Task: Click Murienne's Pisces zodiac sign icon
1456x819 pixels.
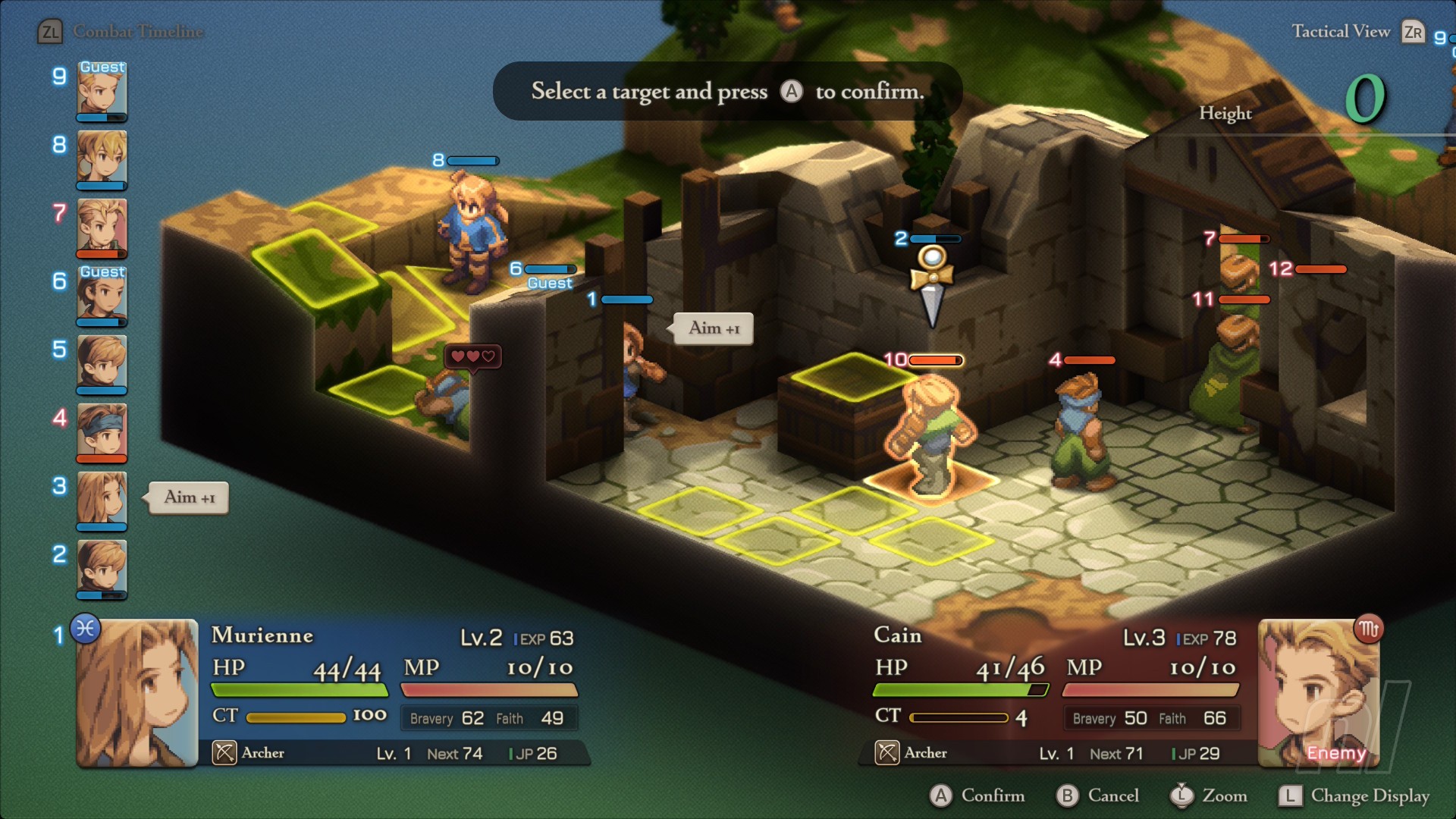Action: point(86,629)
